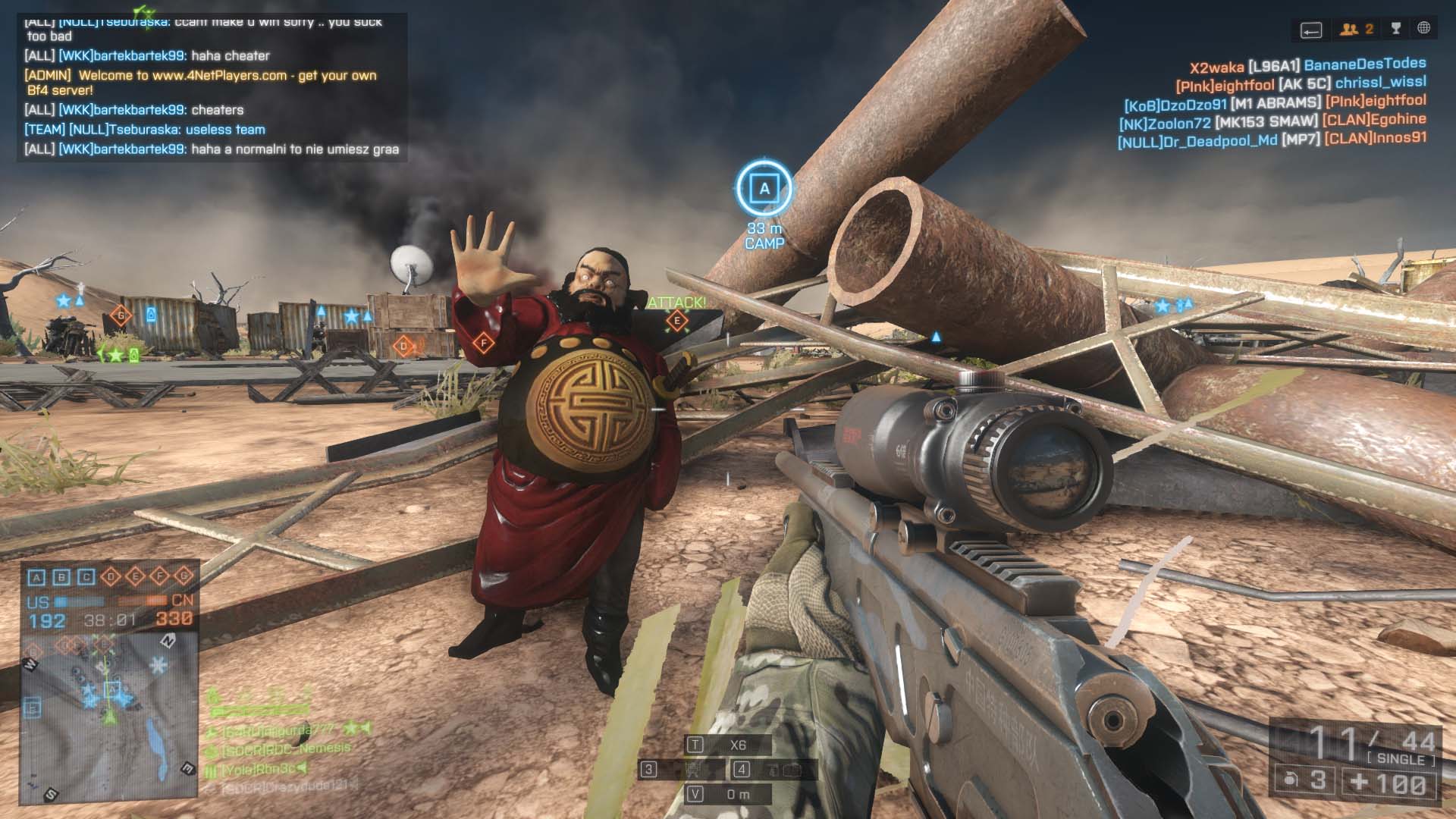Select the objective A Camp marker
Viewport: 1456px width, 819px height.
click(764, 189)
